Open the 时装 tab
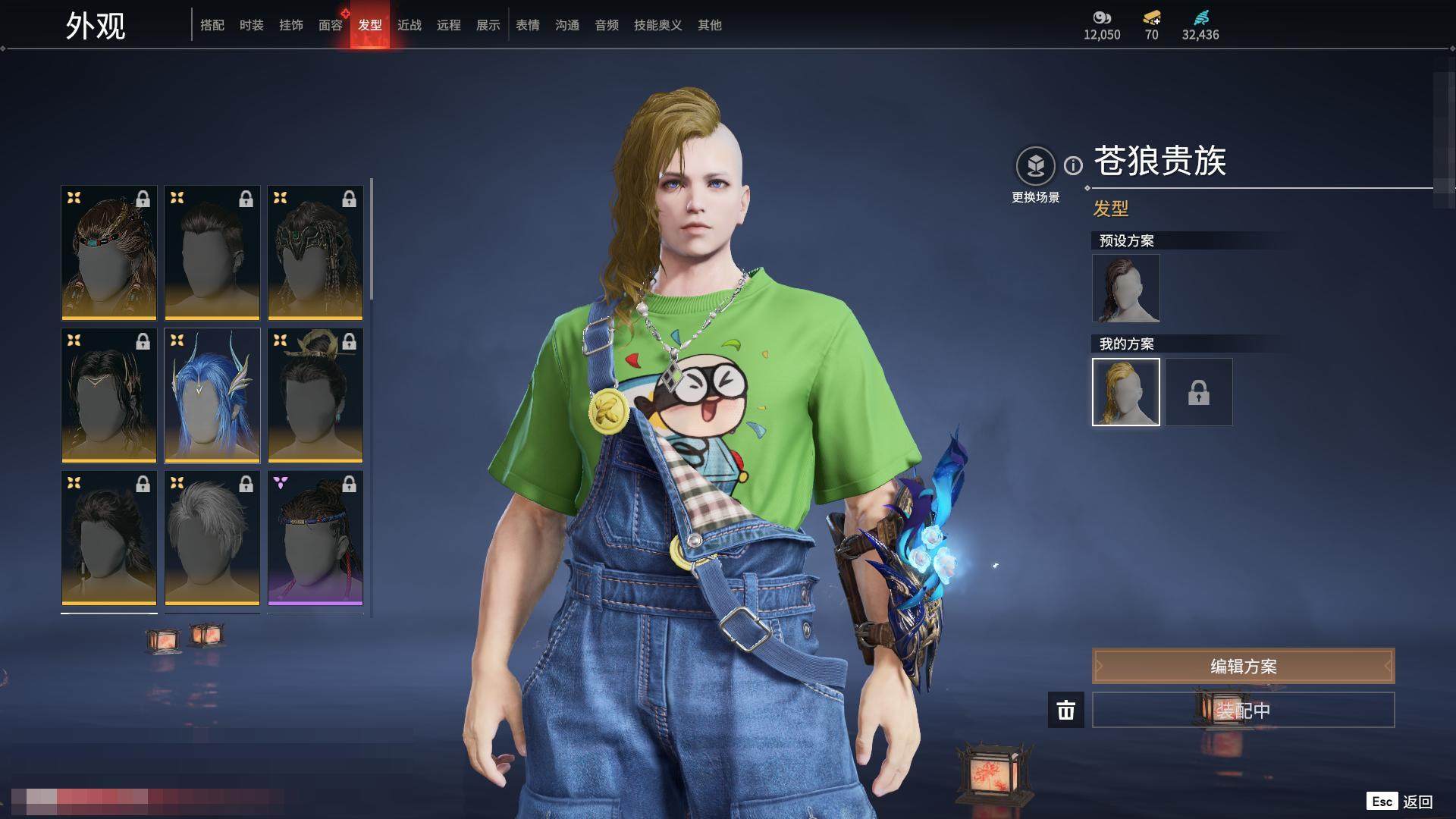The width and height of the screenshot is (1456, 819). (252, 25)
